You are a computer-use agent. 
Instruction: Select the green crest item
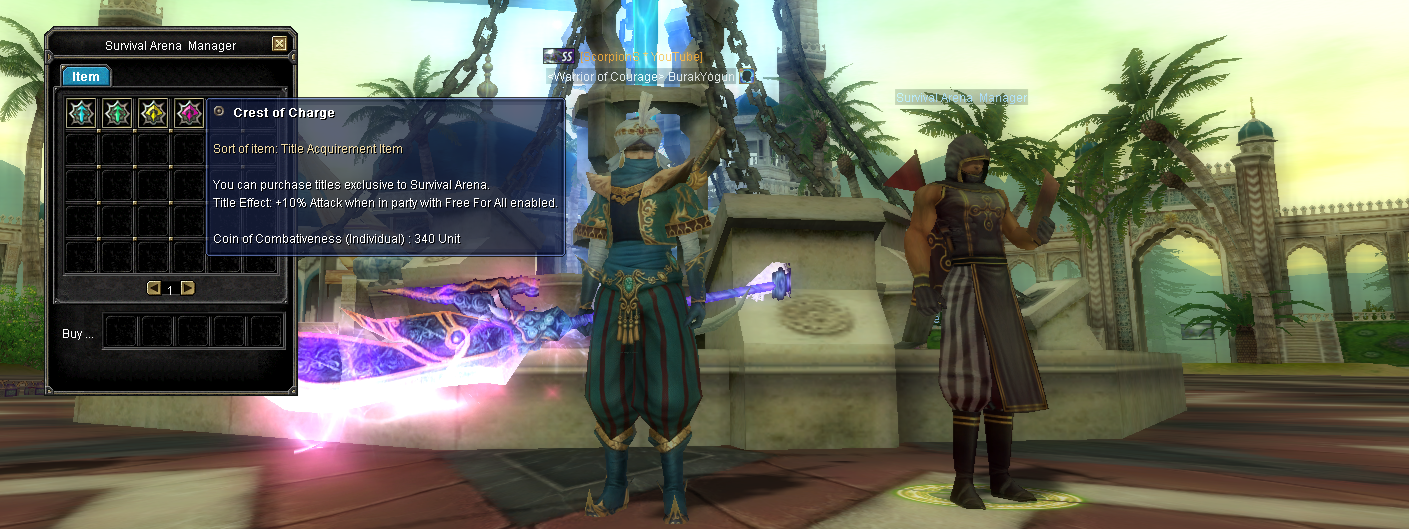117,113
